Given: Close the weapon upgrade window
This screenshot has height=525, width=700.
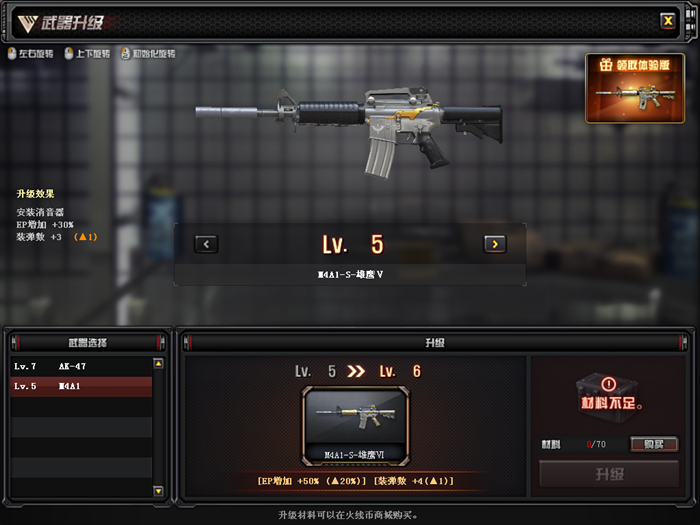Looking at the screenshot, I should pos(667,20).
